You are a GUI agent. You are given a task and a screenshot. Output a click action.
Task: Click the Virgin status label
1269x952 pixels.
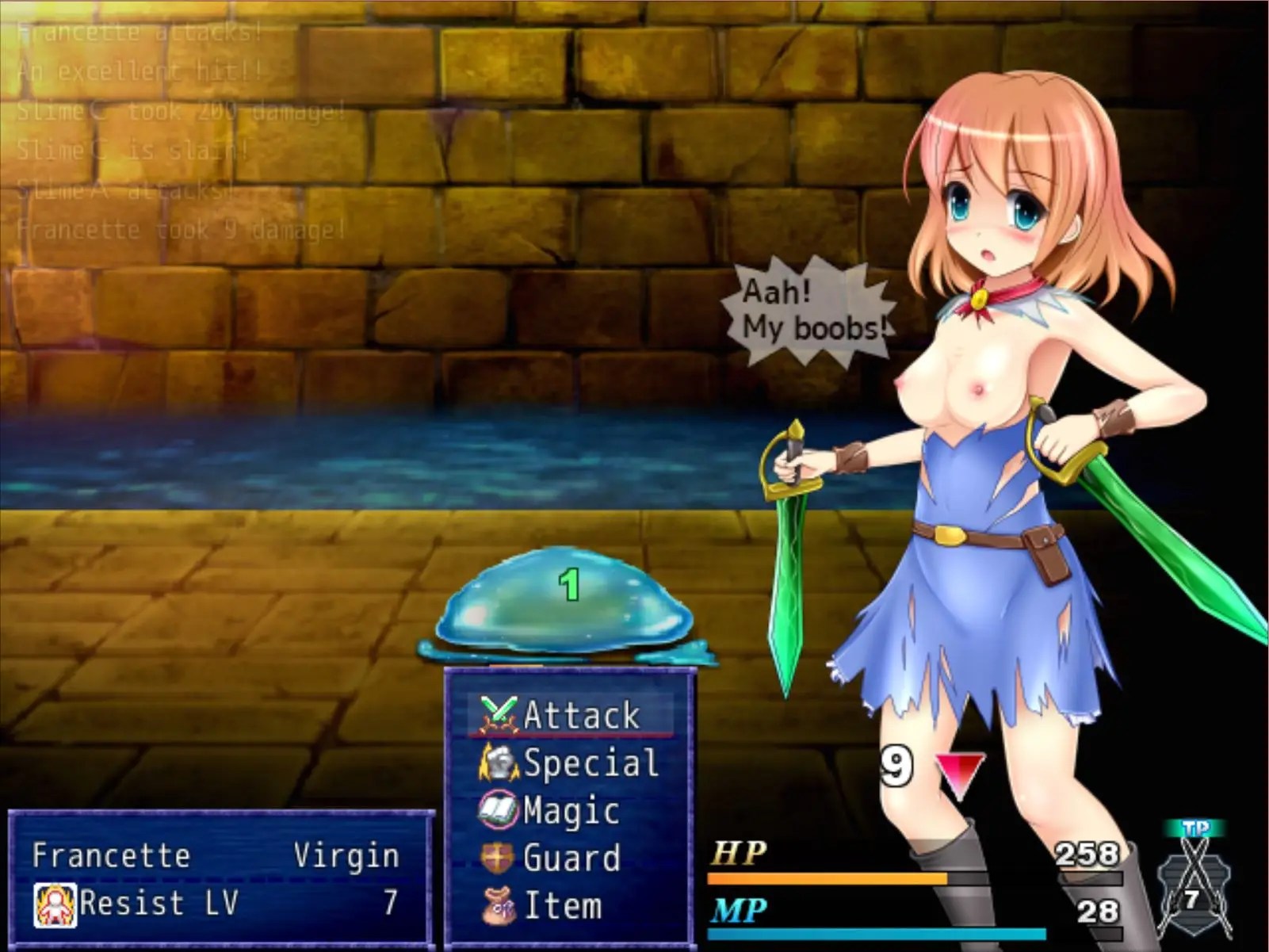pos(346,856)
